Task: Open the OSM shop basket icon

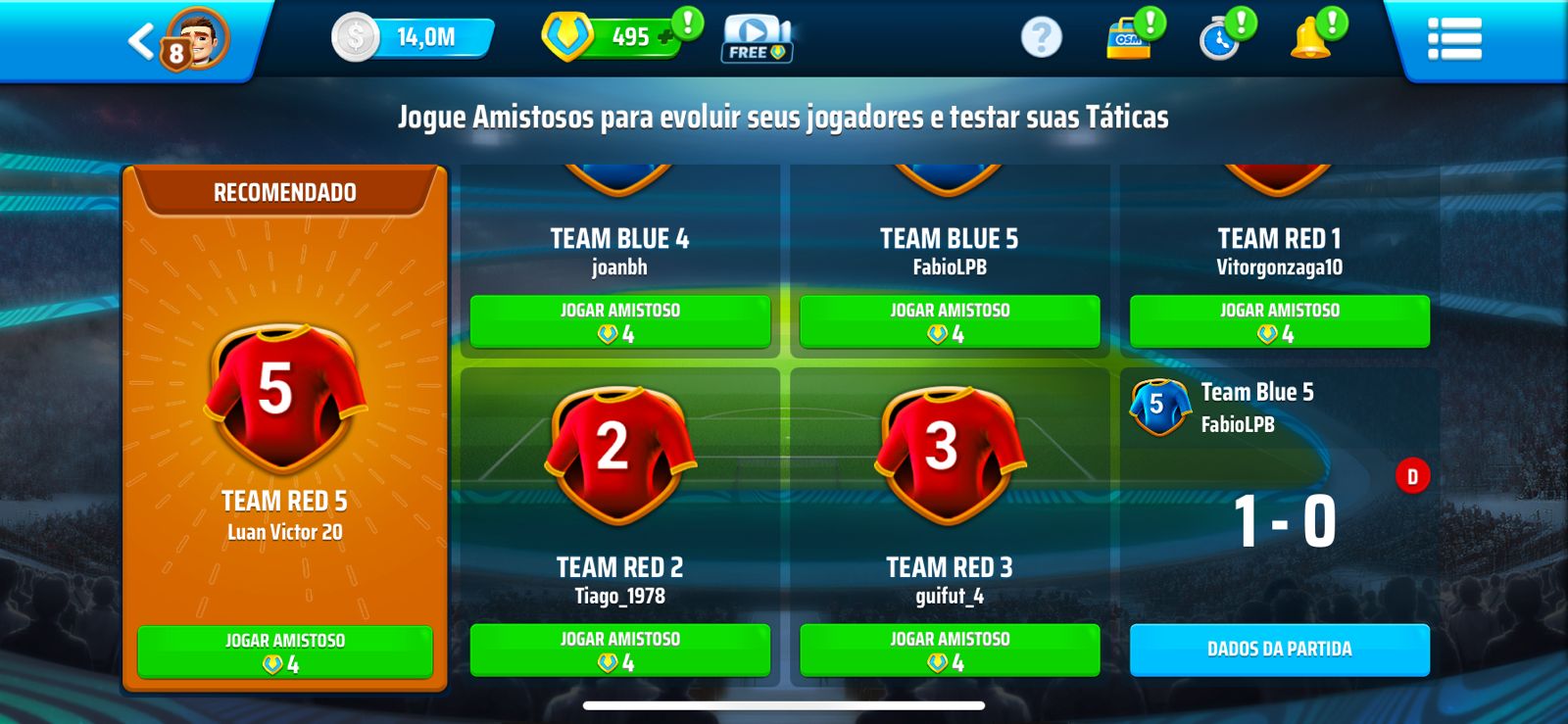Action: tap(1129, 39)
